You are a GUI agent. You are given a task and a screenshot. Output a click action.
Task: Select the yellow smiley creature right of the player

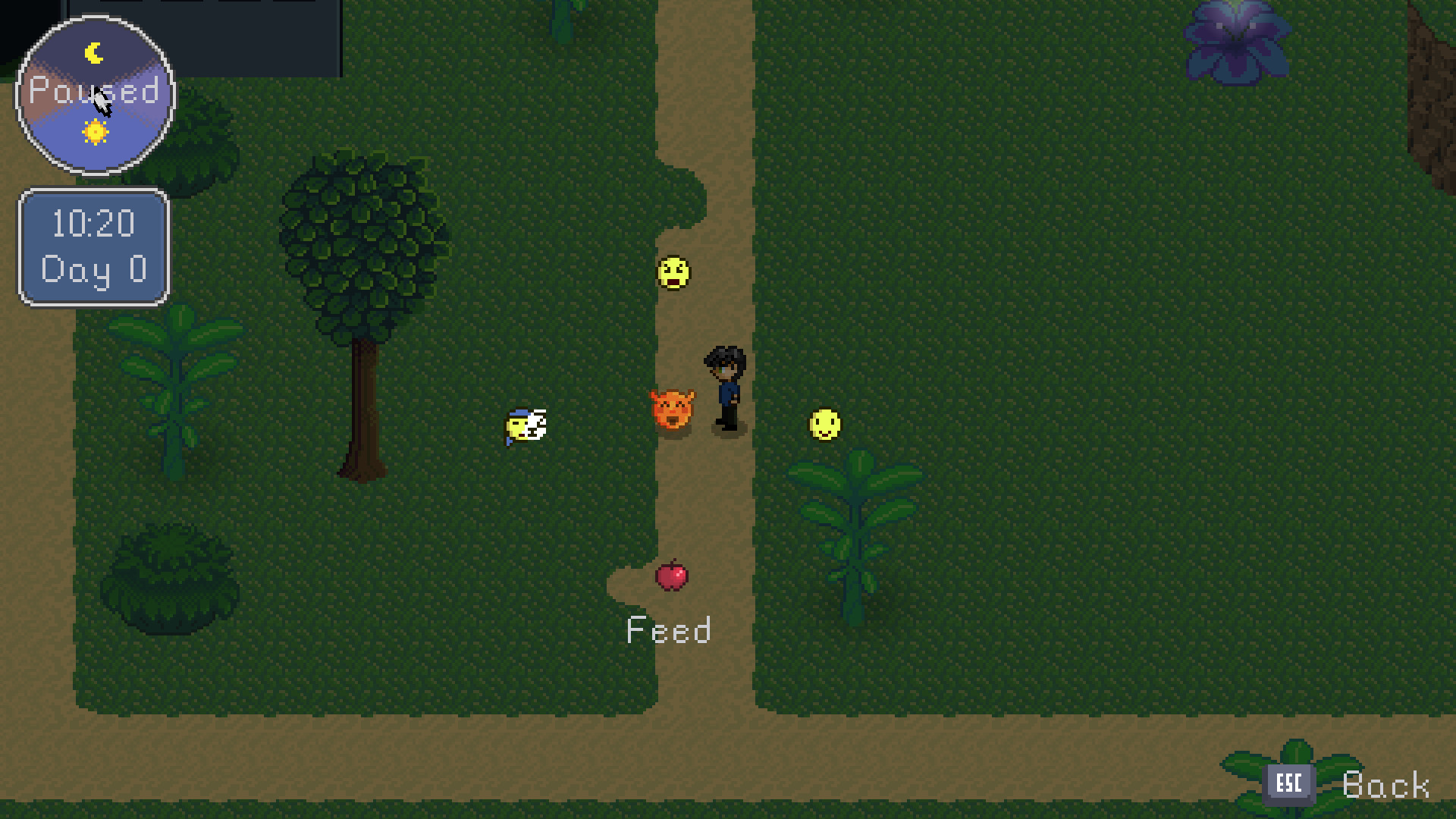(824, 425)
